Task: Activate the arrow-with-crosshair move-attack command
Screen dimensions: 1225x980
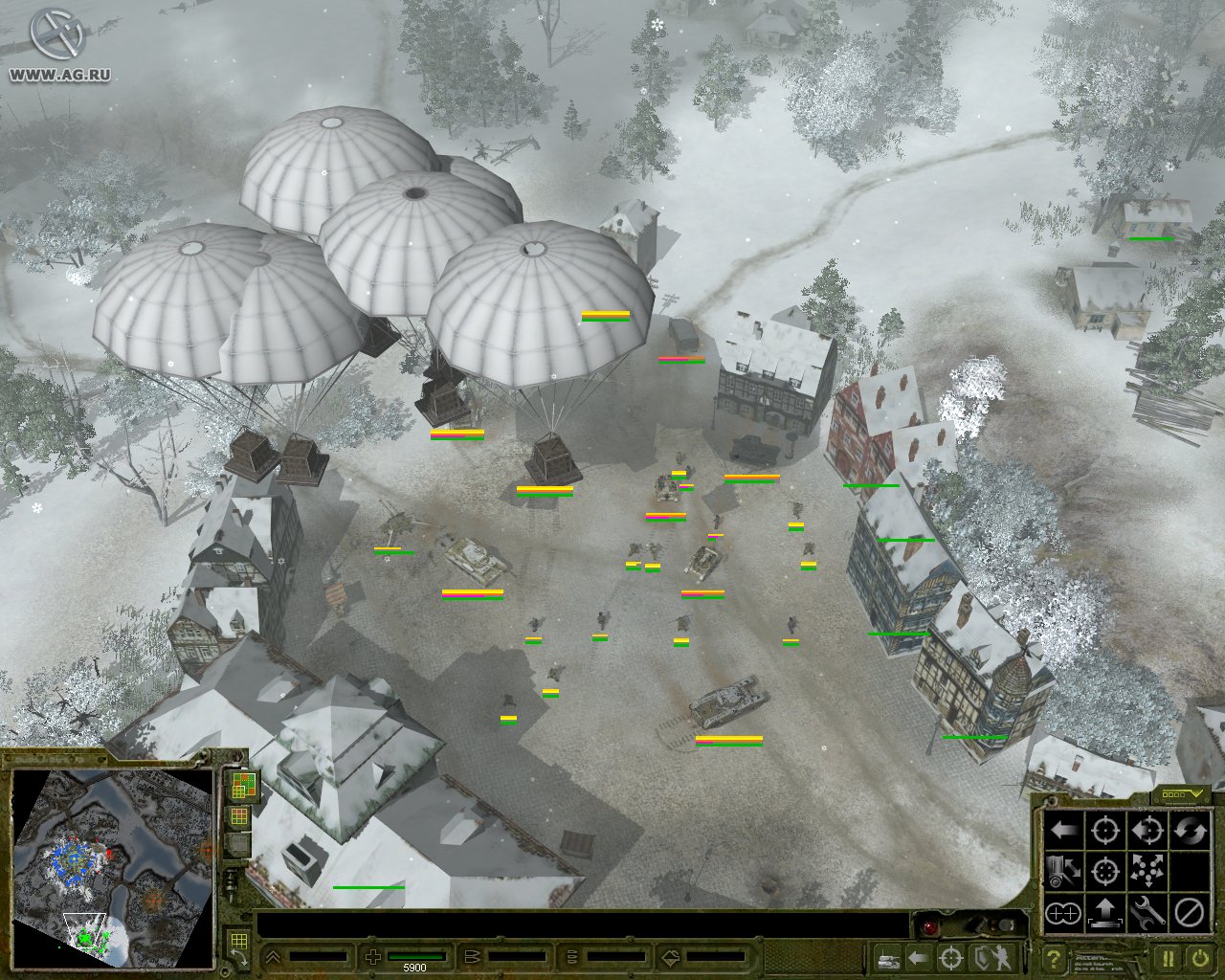Action: tap(1147, 830)
